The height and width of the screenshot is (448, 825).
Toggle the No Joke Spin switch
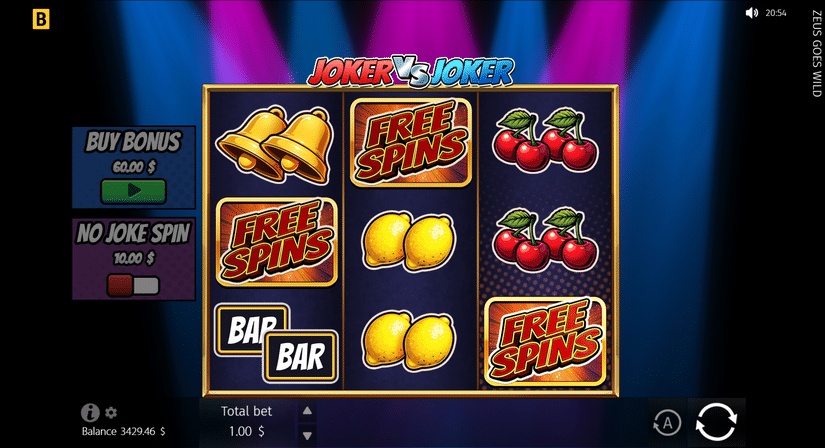(133, 285)
